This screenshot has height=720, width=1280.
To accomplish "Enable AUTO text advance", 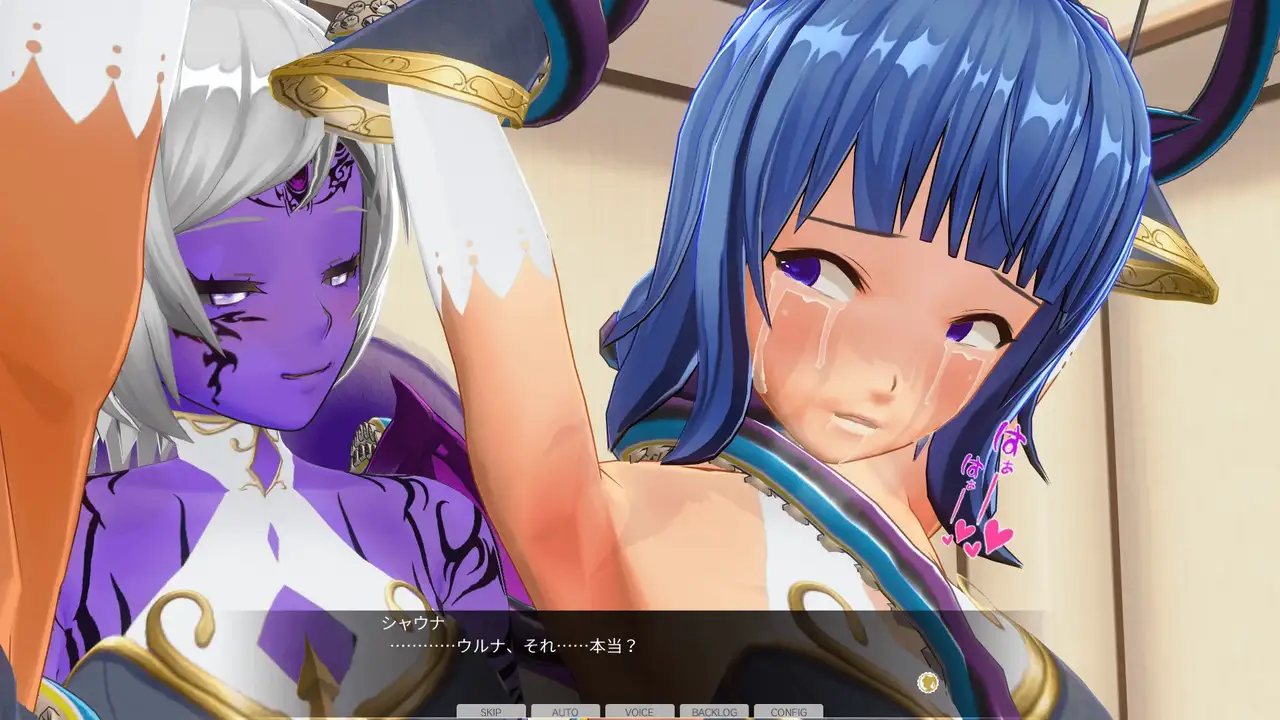I will click(x=565, y=712).
